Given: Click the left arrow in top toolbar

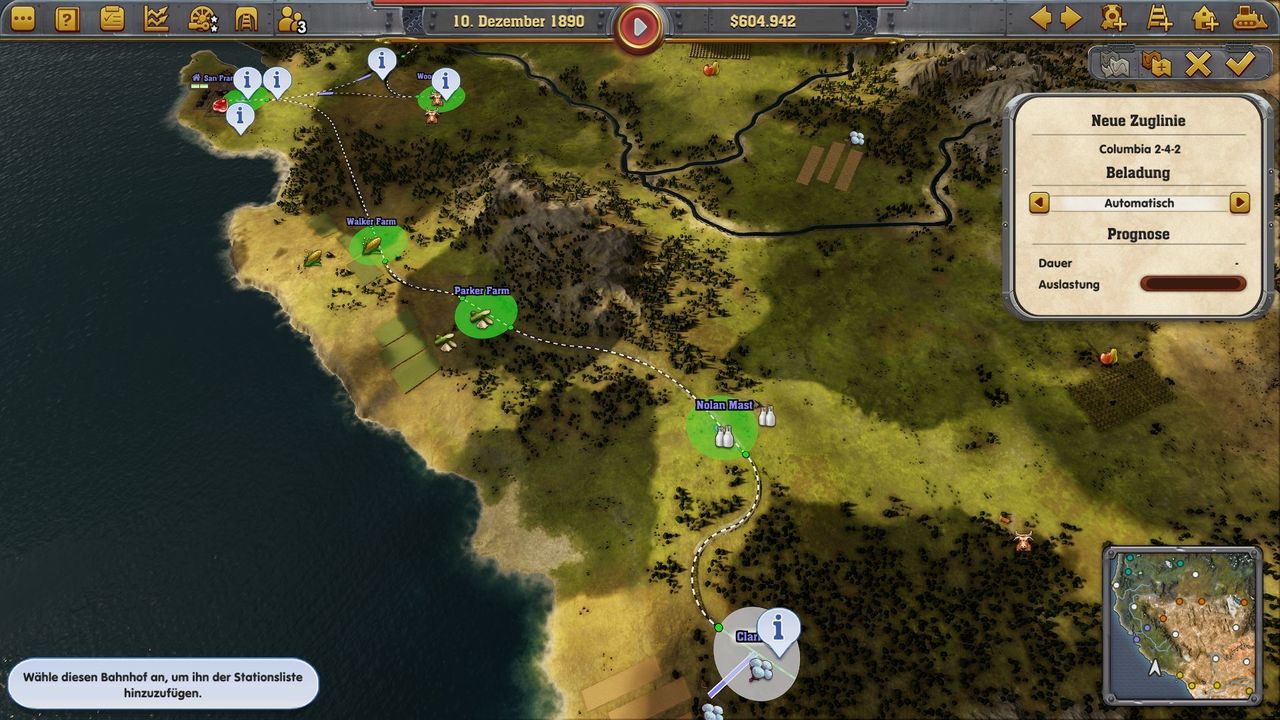Looking at the screenshot, I should pyautogui.click(x=1041, y=18).
